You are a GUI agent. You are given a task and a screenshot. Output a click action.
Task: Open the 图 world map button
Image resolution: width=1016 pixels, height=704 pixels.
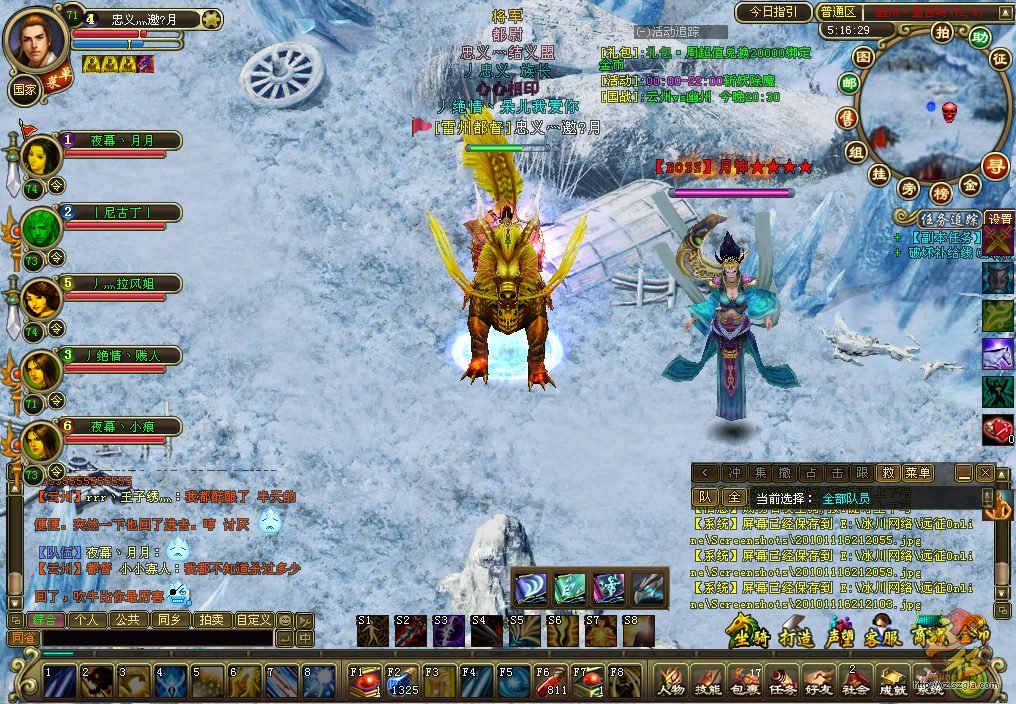[x=864, y=55]
